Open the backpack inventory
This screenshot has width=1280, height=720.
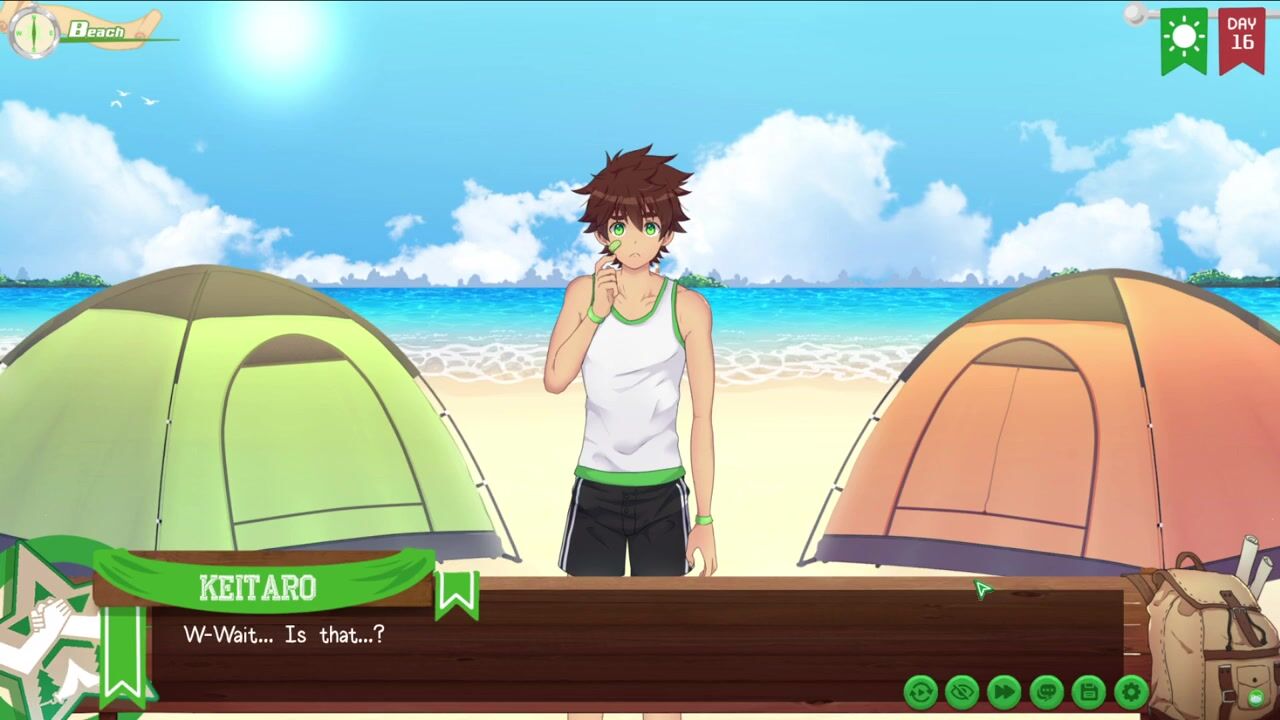[1205, 630]
